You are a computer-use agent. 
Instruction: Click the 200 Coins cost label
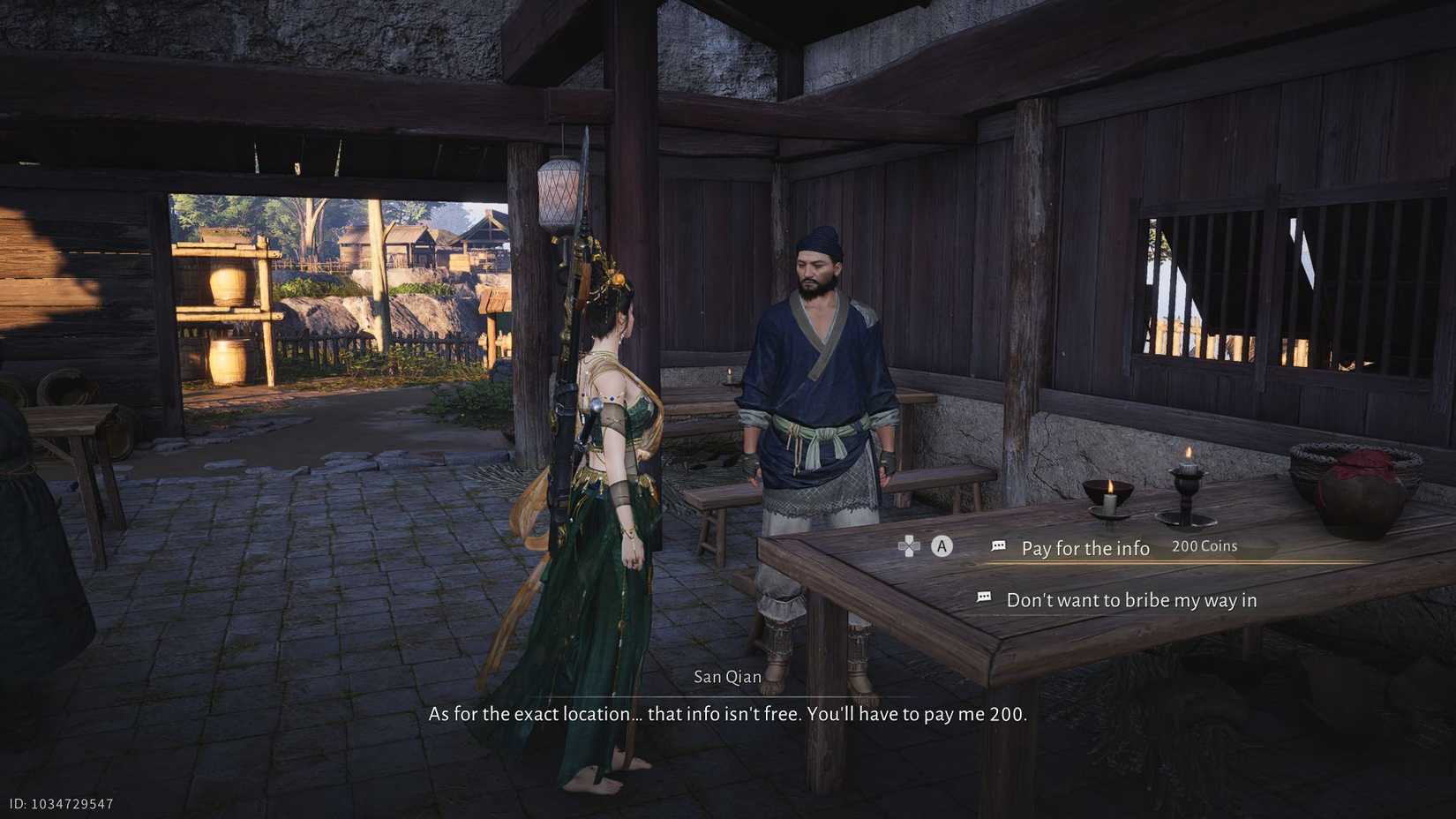(x=1204, y=545)
